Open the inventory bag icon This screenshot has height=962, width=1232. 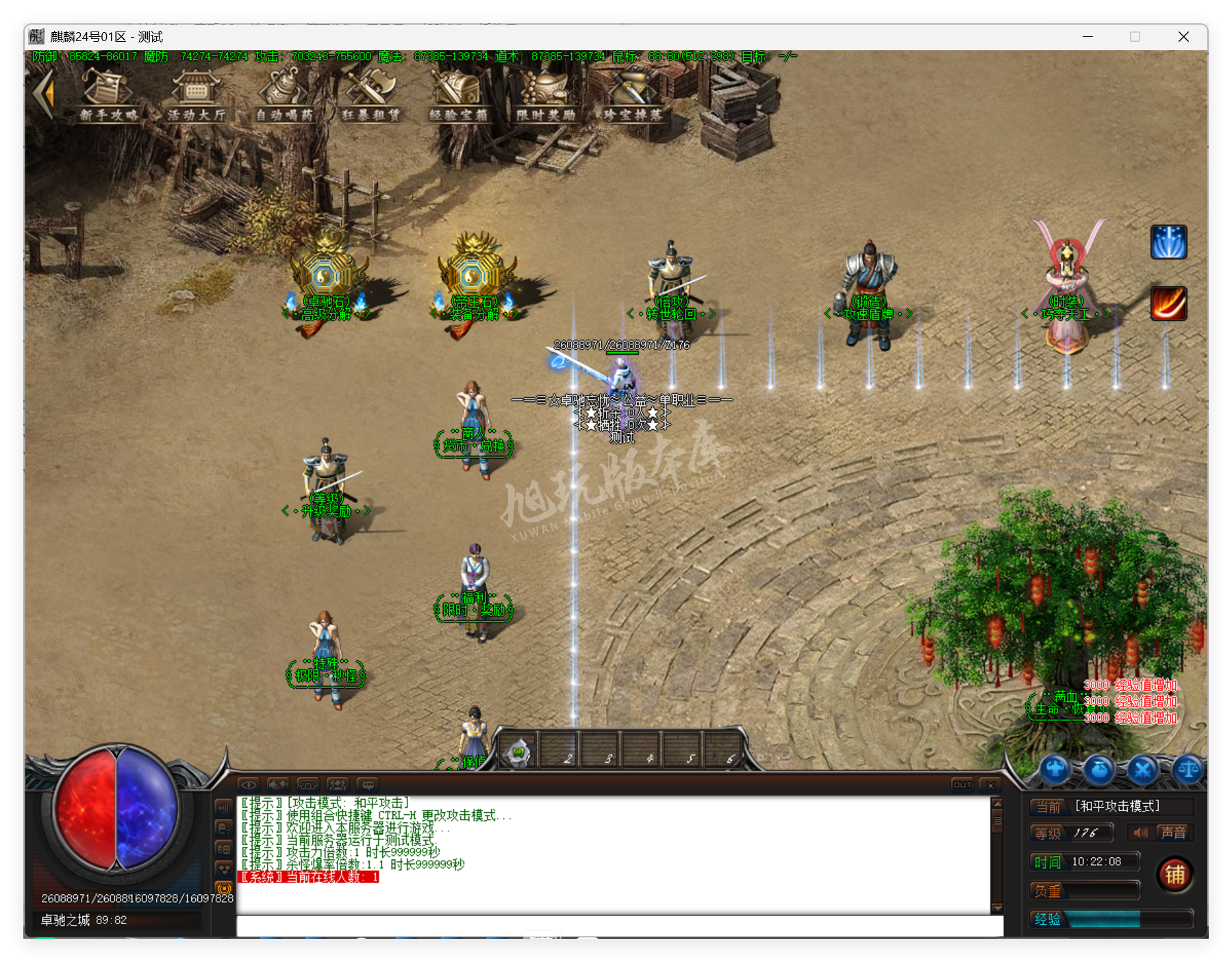[1098, 769]
